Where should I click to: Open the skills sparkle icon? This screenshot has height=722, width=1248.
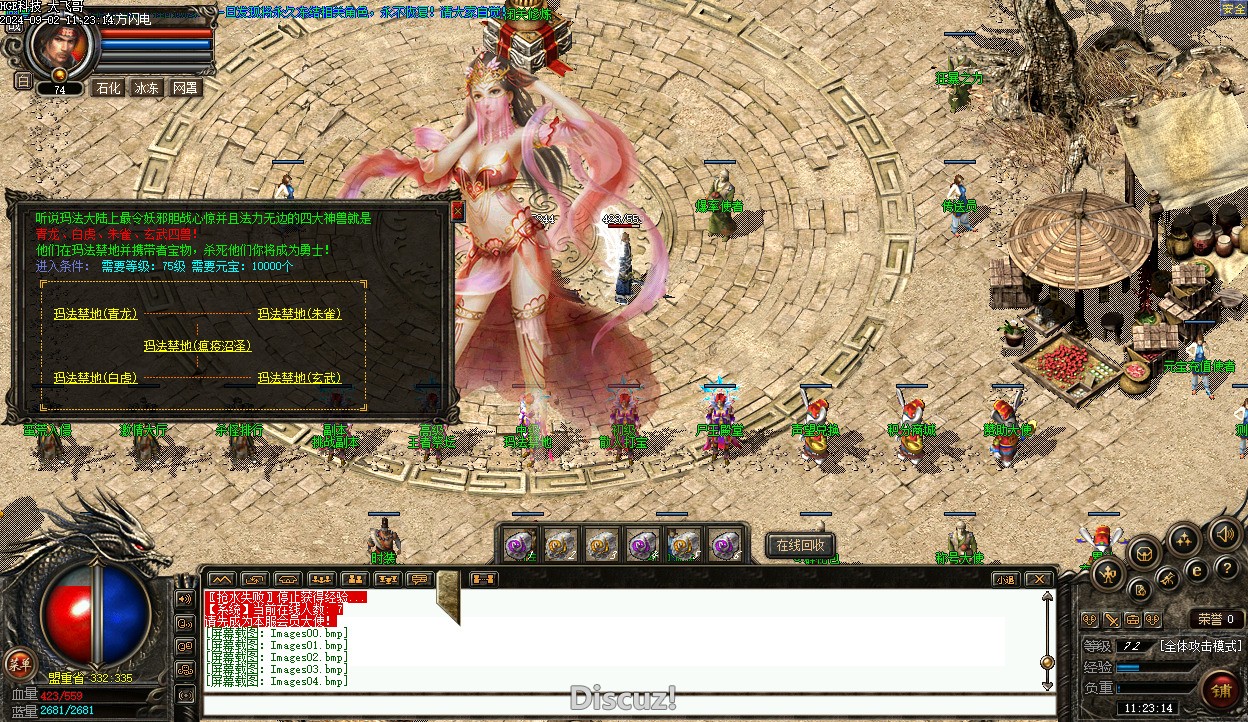[1184, 540]
